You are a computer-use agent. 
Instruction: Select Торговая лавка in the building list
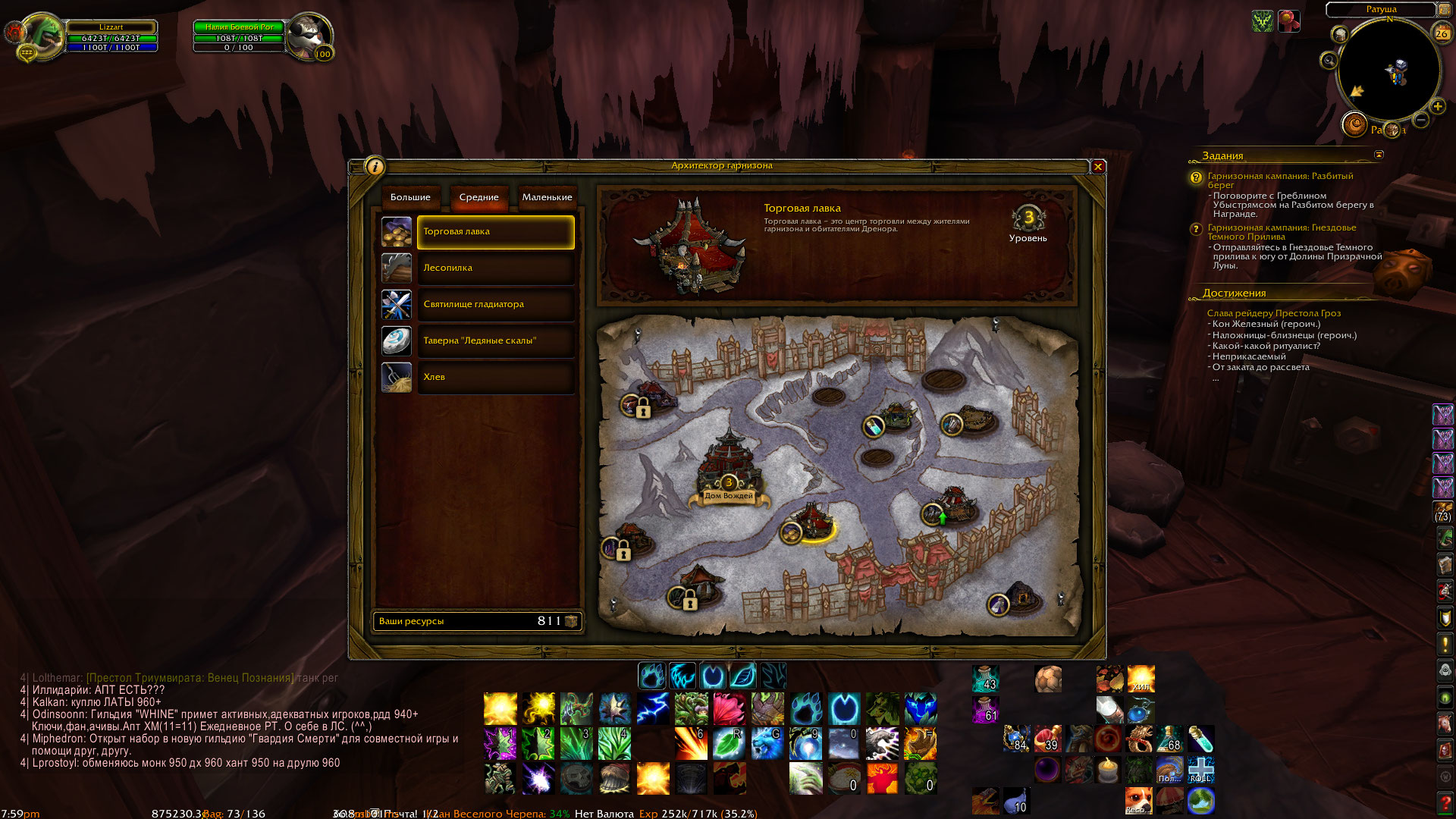pos(495,232)
